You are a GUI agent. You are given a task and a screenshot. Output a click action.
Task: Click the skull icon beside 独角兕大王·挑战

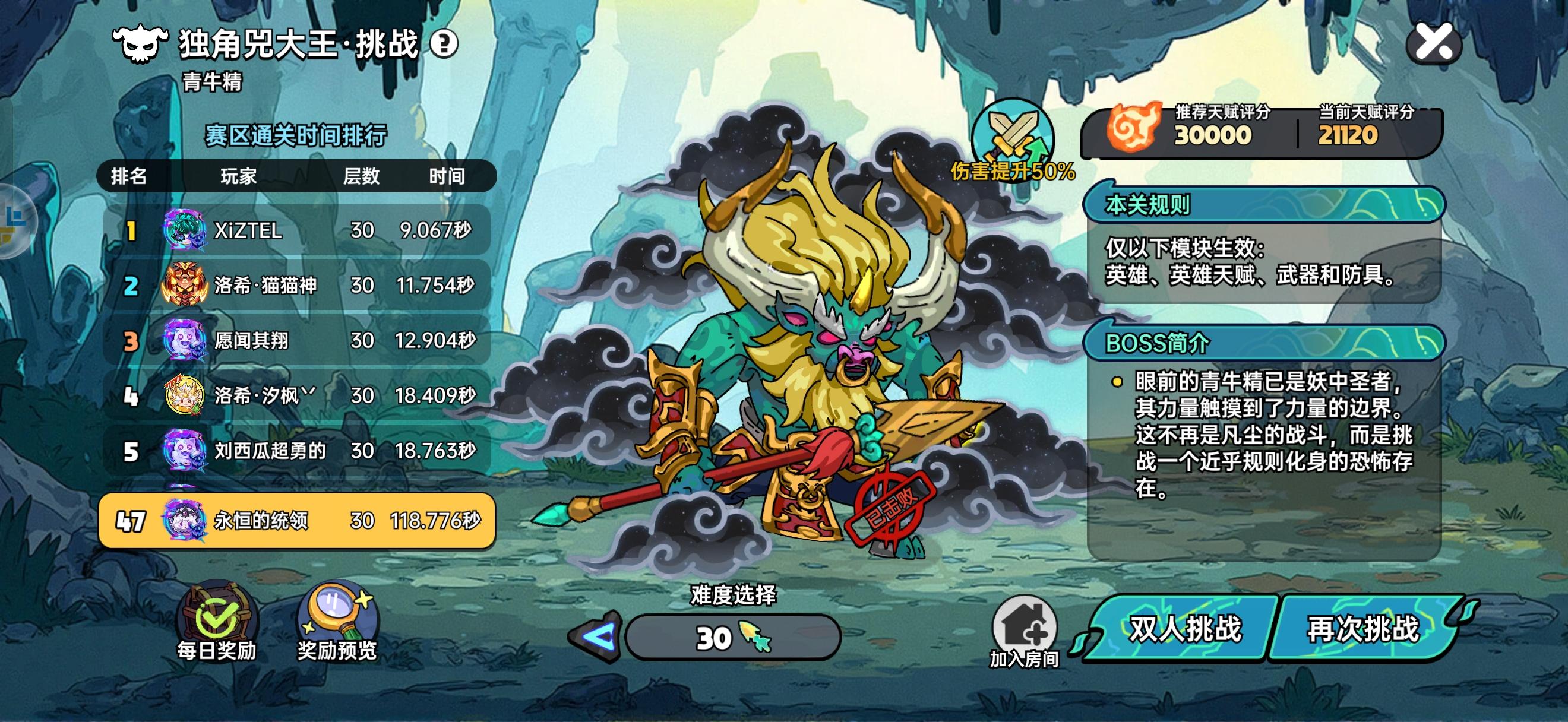coord(141,45)
